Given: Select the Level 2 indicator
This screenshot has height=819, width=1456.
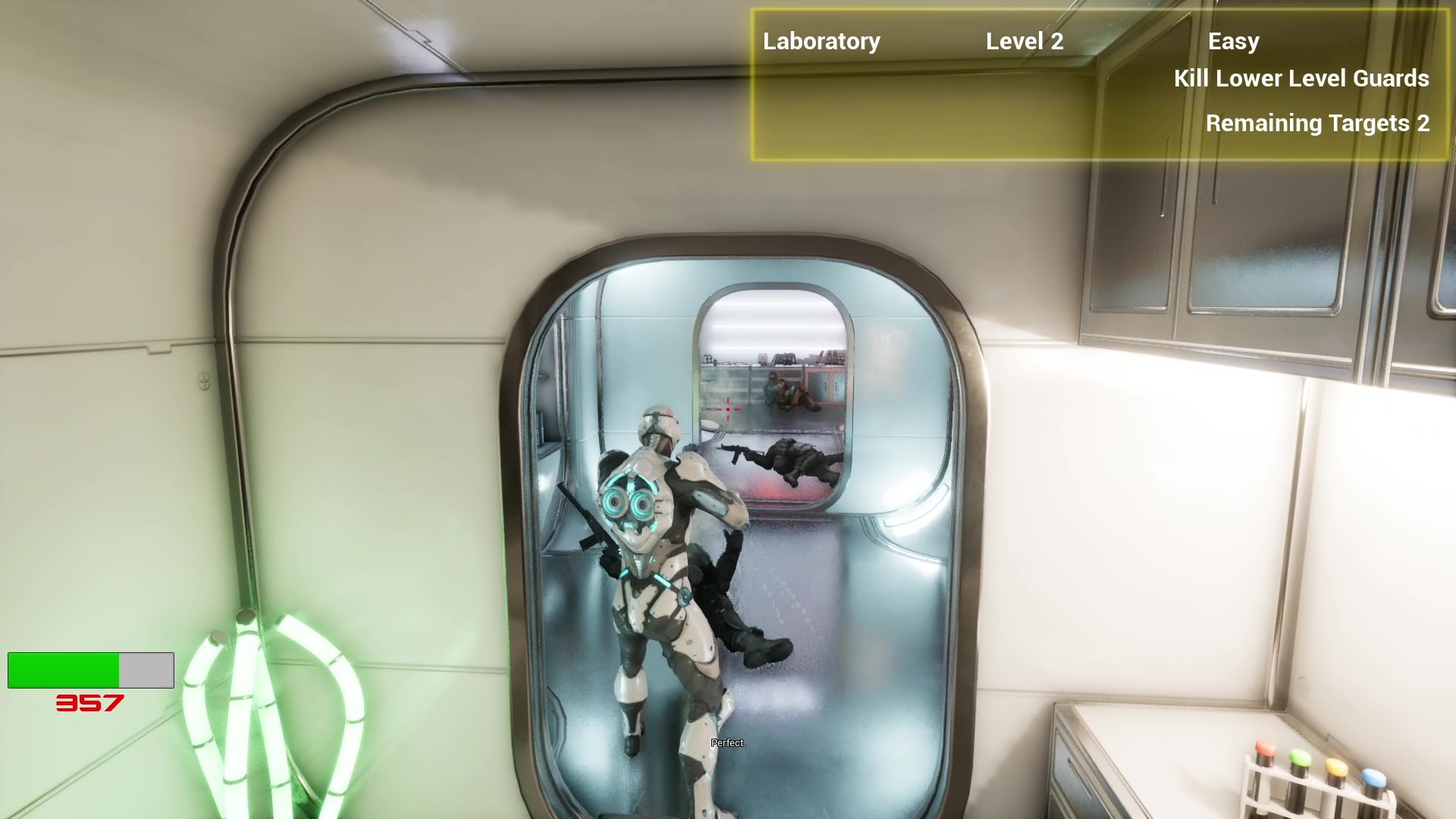Looking at the screenshot, I should click(1025, 42).
